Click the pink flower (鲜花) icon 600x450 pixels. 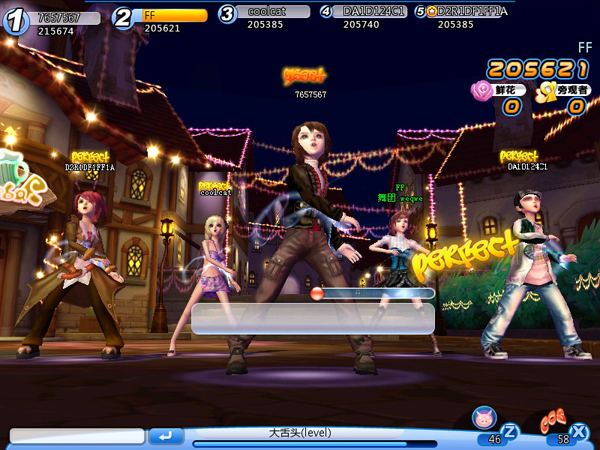click(482, 91)
